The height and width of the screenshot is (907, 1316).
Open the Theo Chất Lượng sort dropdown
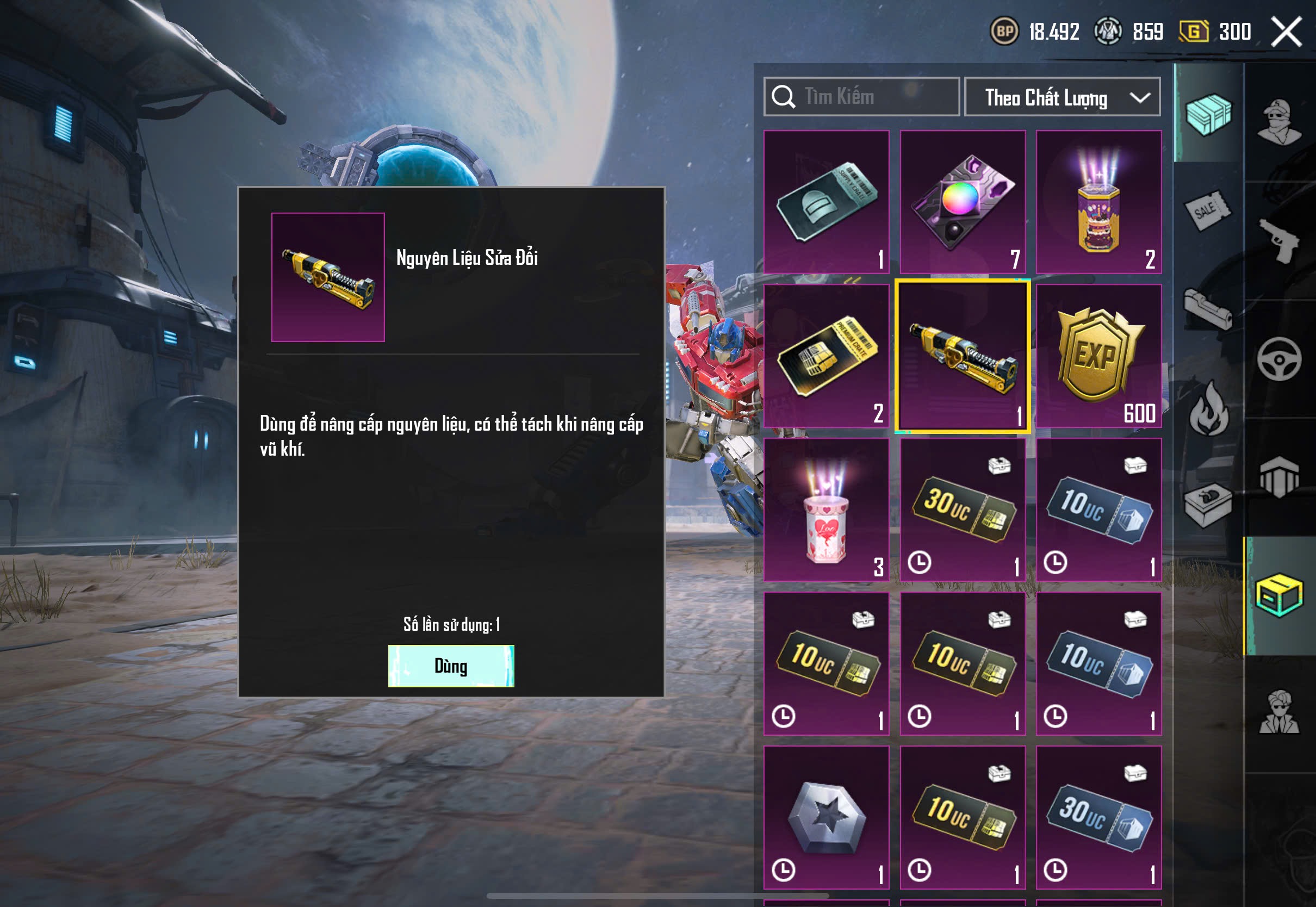point(1062,97)
